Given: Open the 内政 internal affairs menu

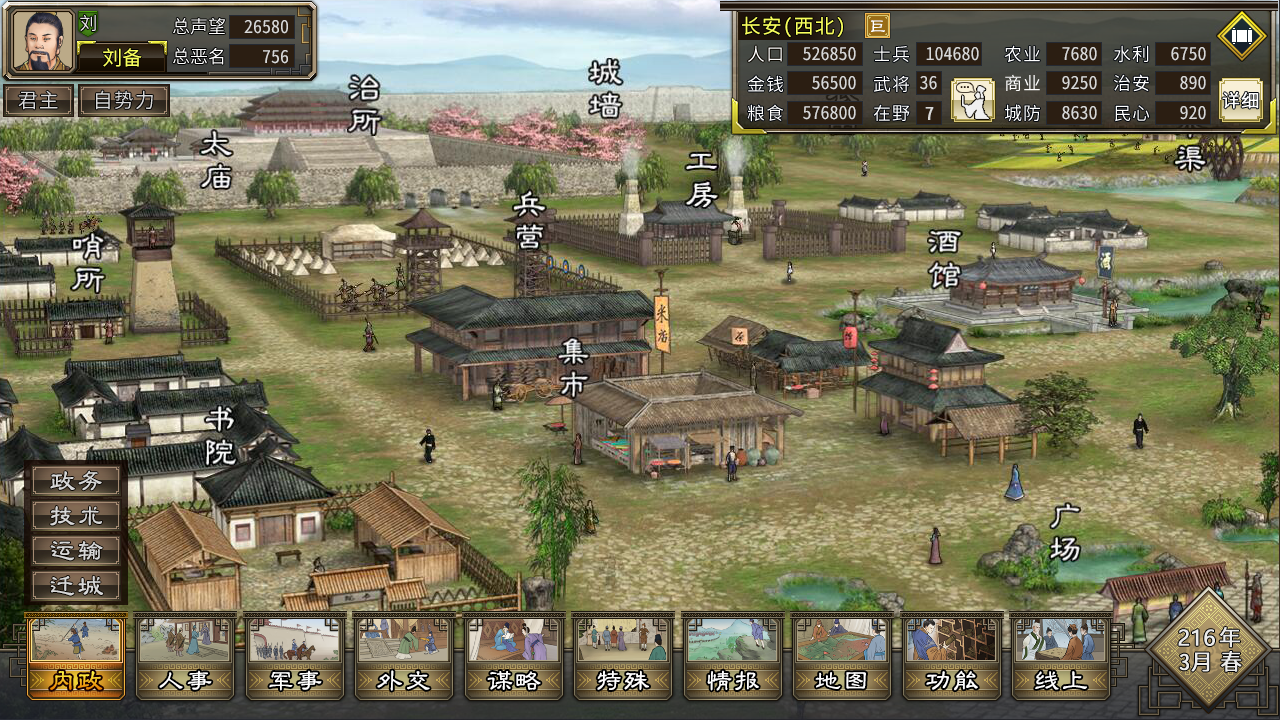Looking at the screenshot, I should point(76,655).
